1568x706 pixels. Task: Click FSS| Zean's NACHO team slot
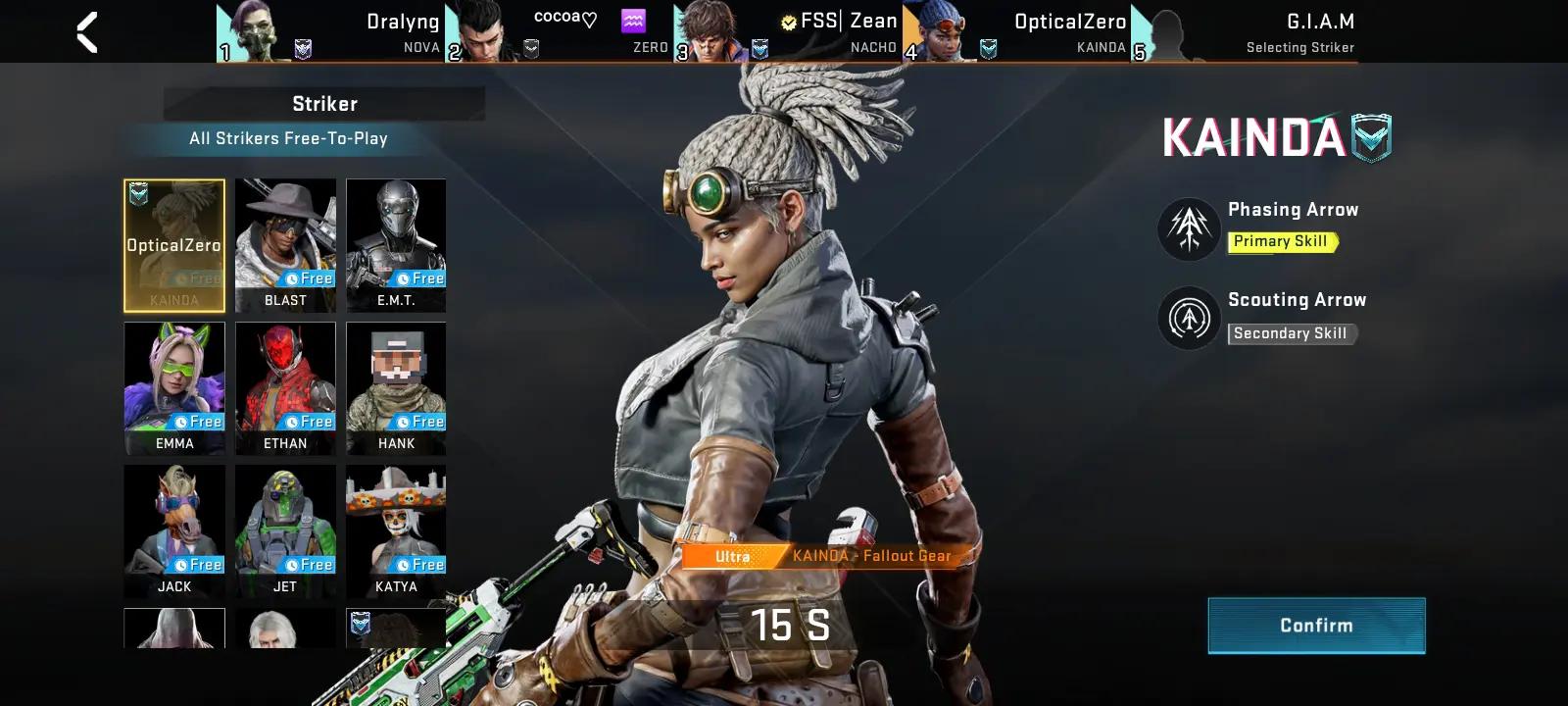(x=788, y=32)
